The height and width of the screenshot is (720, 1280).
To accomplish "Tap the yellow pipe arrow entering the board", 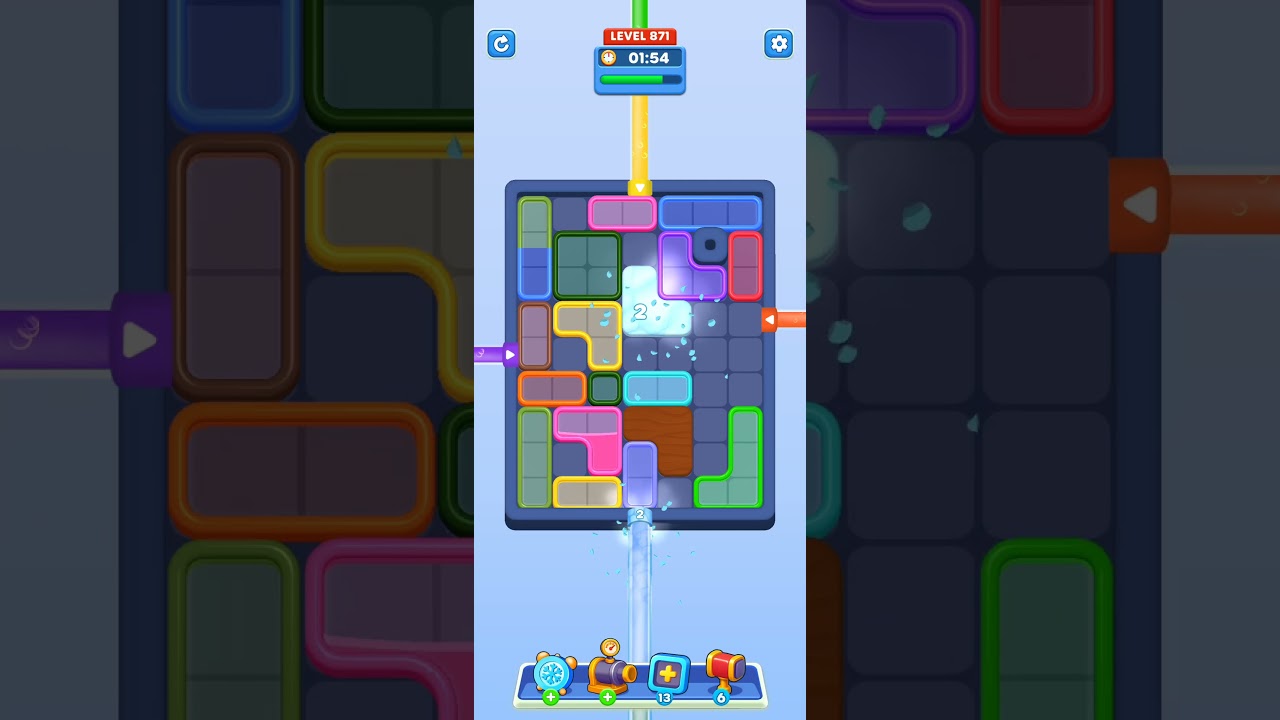I will [640, 187].
